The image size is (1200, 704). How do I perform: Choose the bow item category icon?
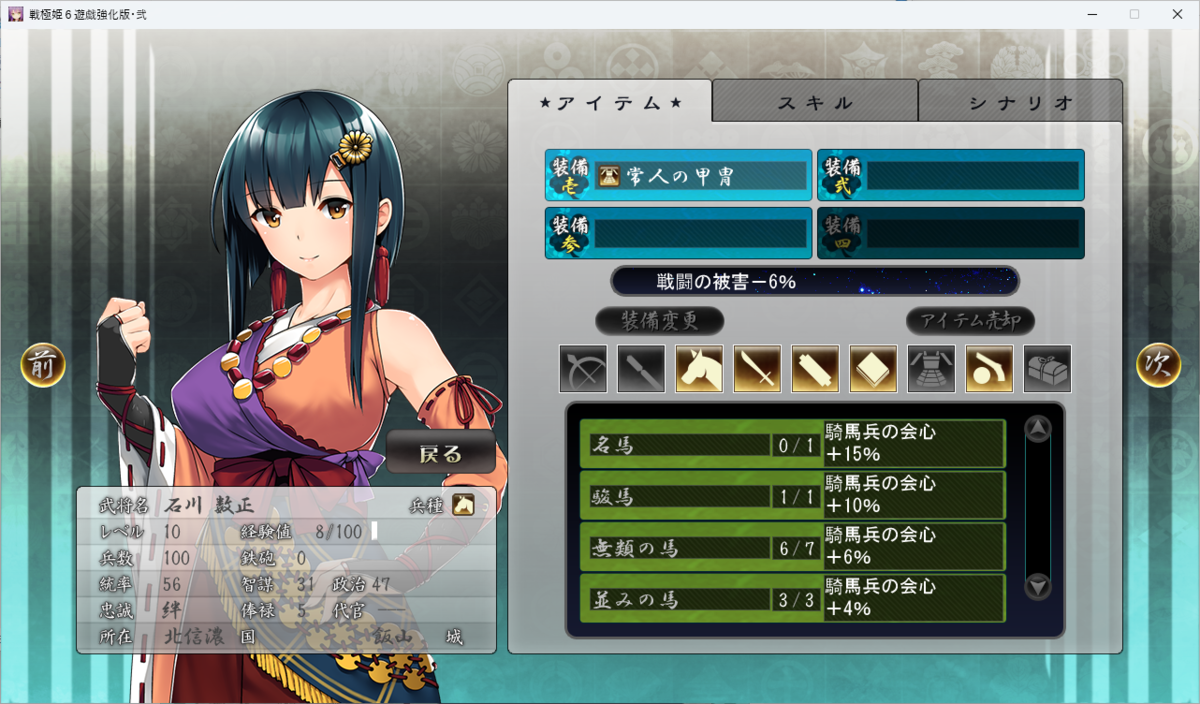[583, 369]
